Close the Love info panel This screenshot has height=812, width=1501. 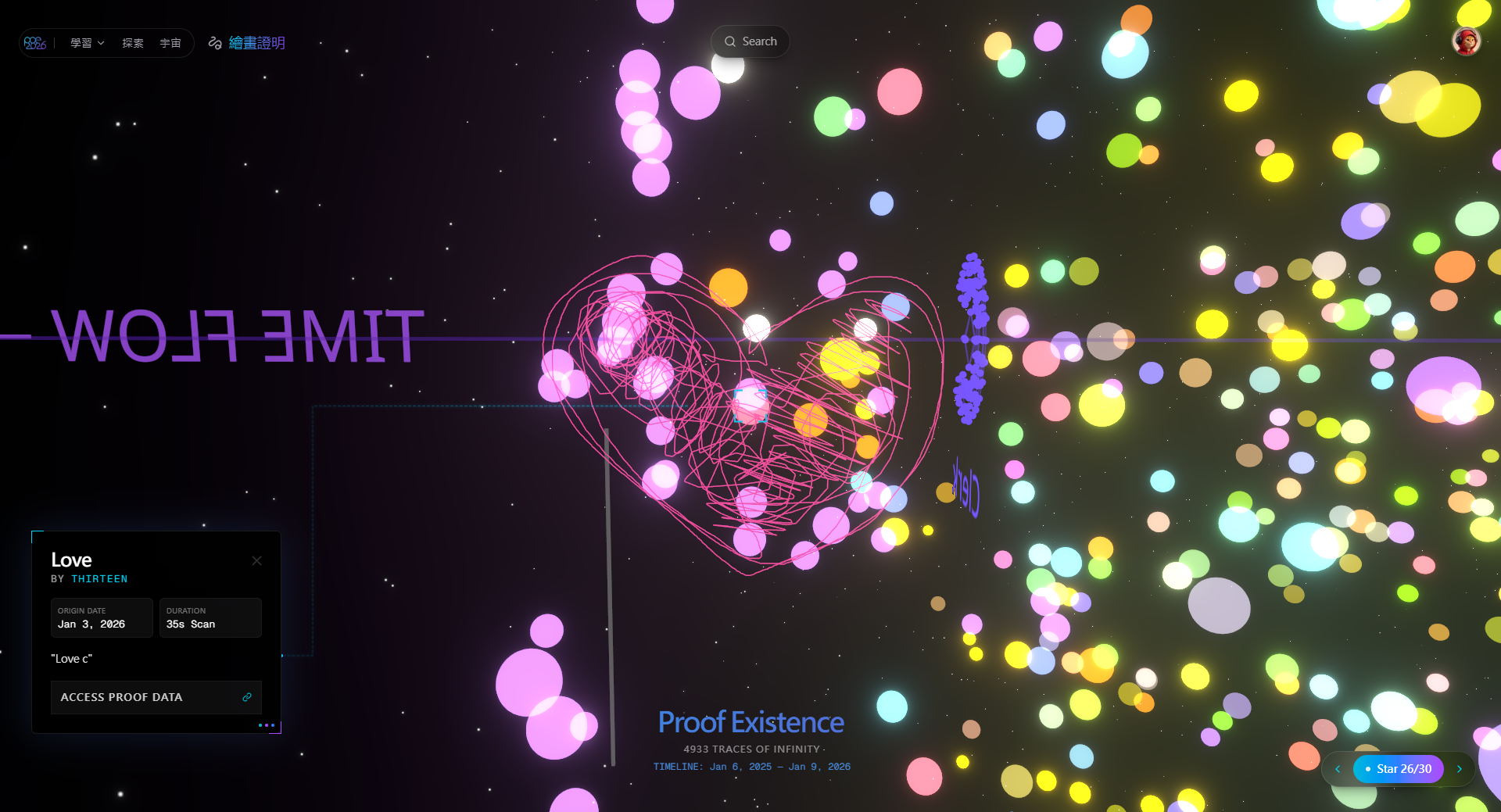coord(256,560)
